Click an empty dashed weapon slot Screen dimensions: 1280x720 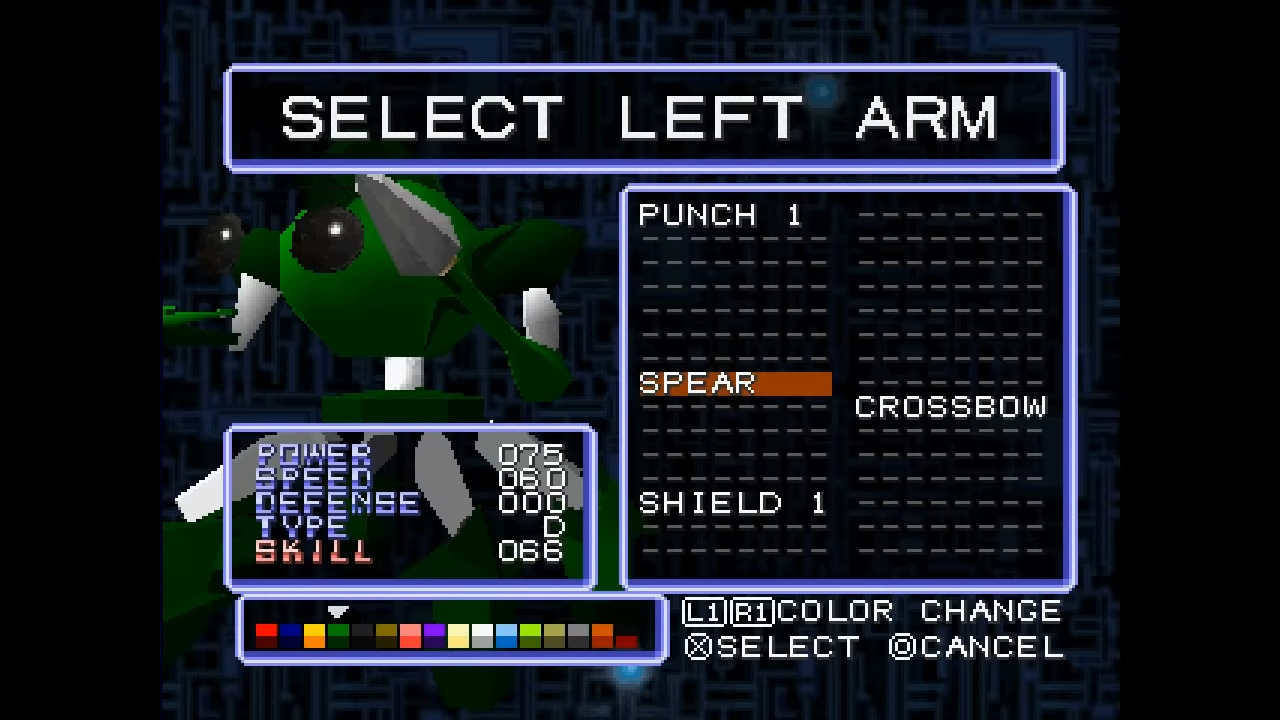click(x=732, y=260)
